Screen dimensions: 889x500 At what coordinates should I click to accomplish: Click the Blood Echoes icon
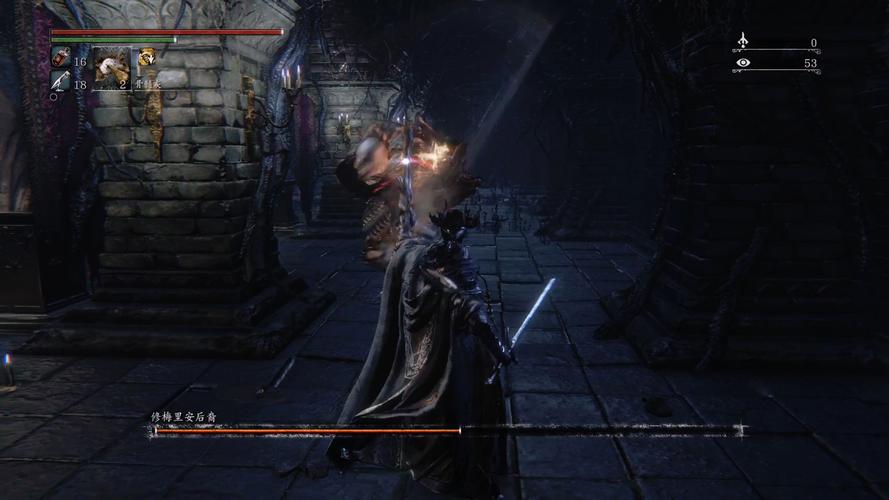[742, 41]
